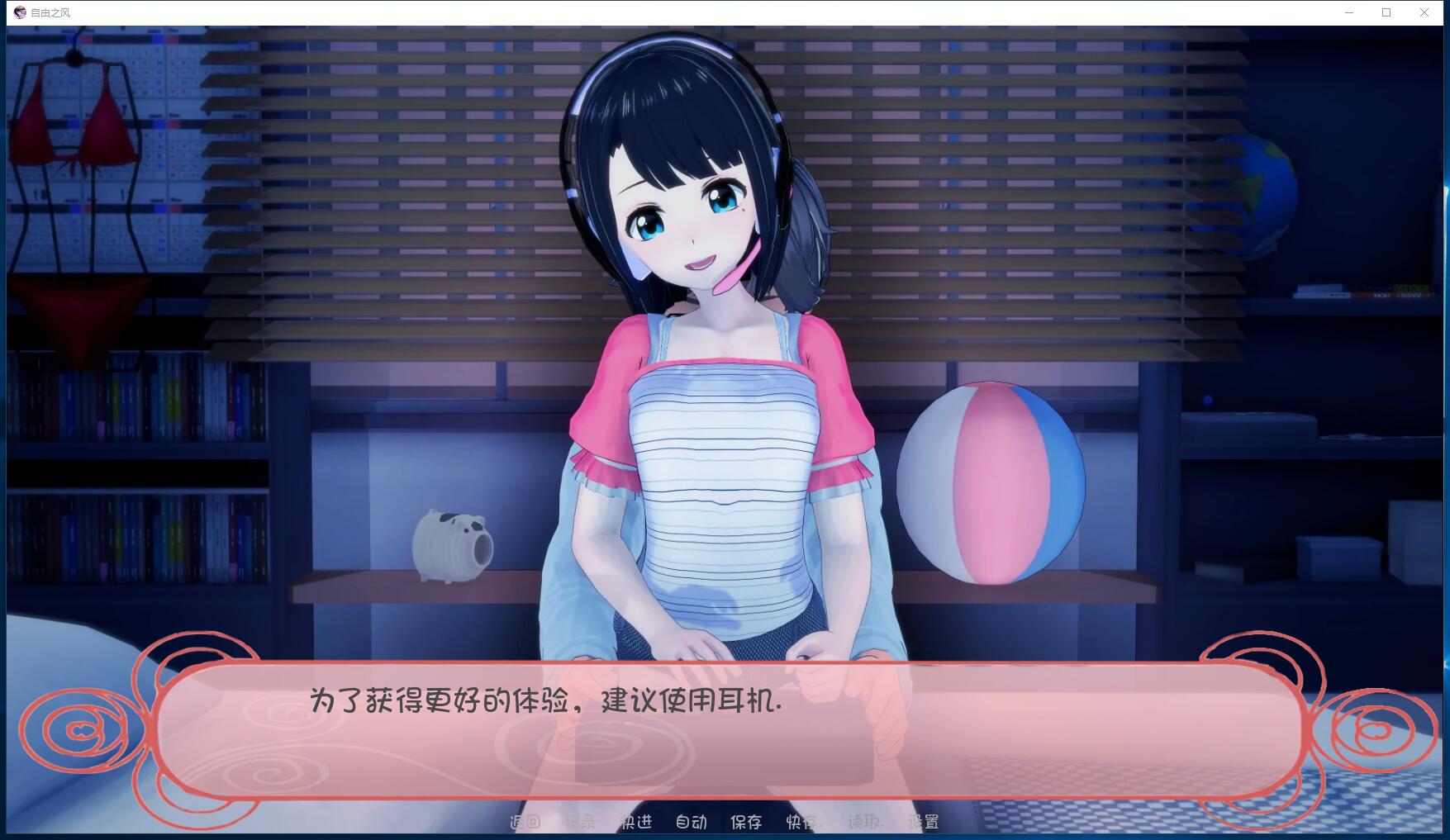The height and width of the screenshot is (840, 1450).
Task: Open the 保存 save menu
Action: click(746, 822)
